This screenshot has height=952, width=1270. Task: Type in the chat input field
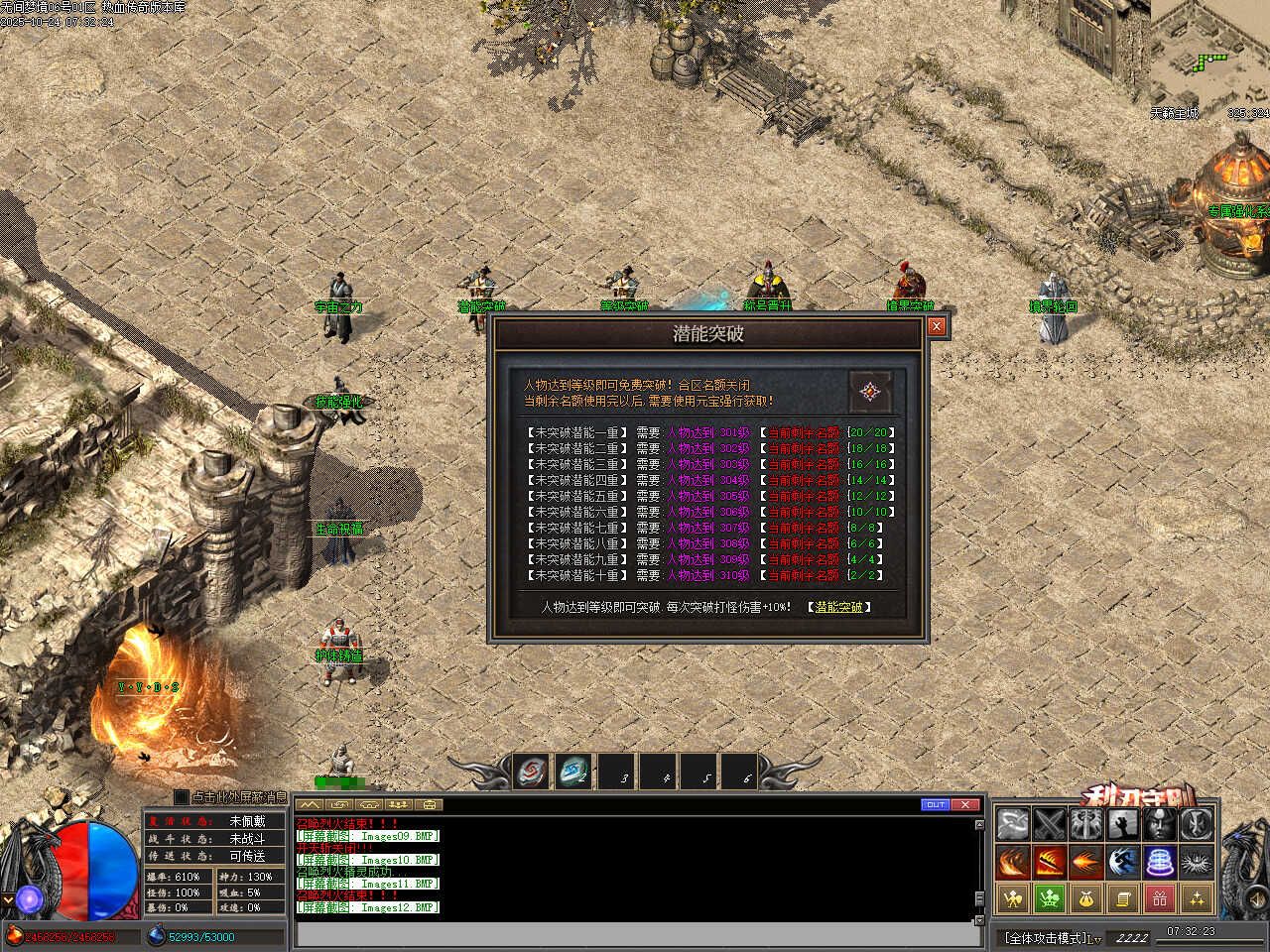pyautogui.click(x=635, y=934)
